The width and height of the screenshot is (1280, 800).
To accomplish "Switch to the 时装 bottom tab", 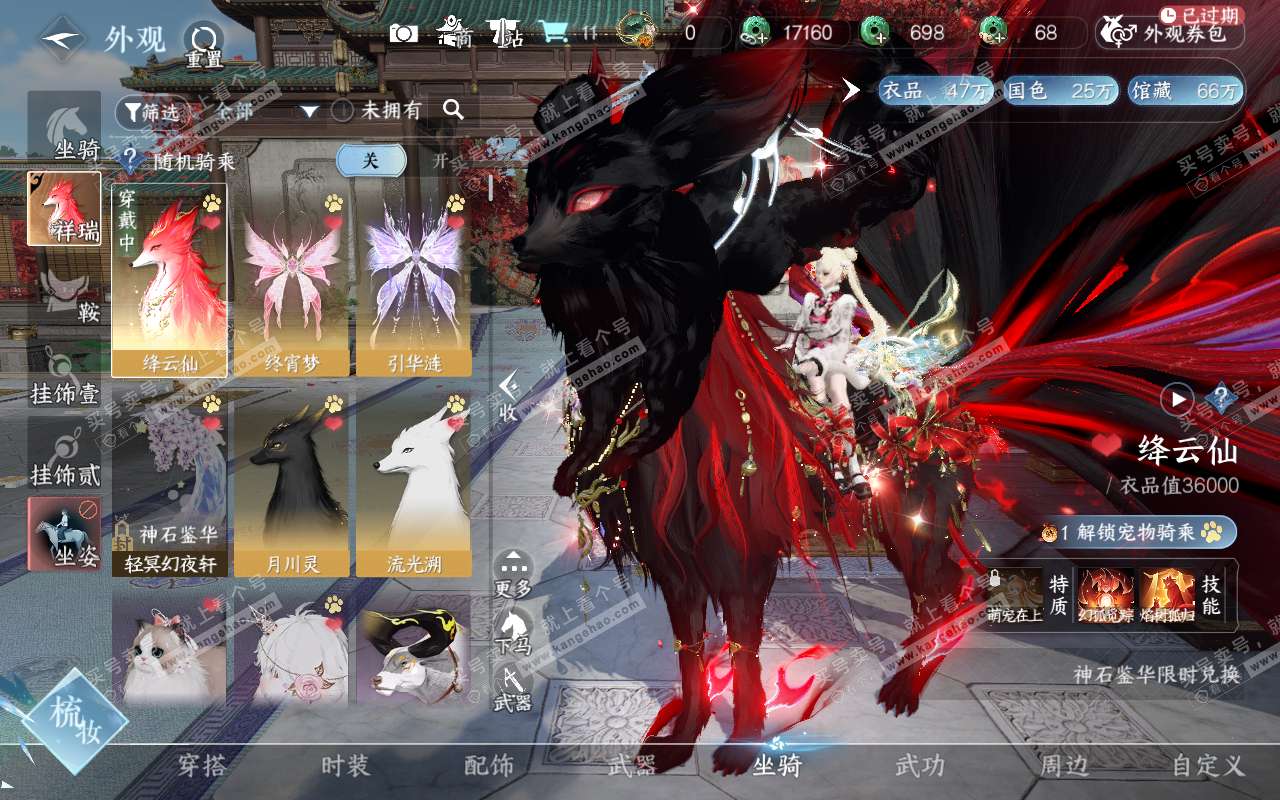I will [x=345, y=766].
